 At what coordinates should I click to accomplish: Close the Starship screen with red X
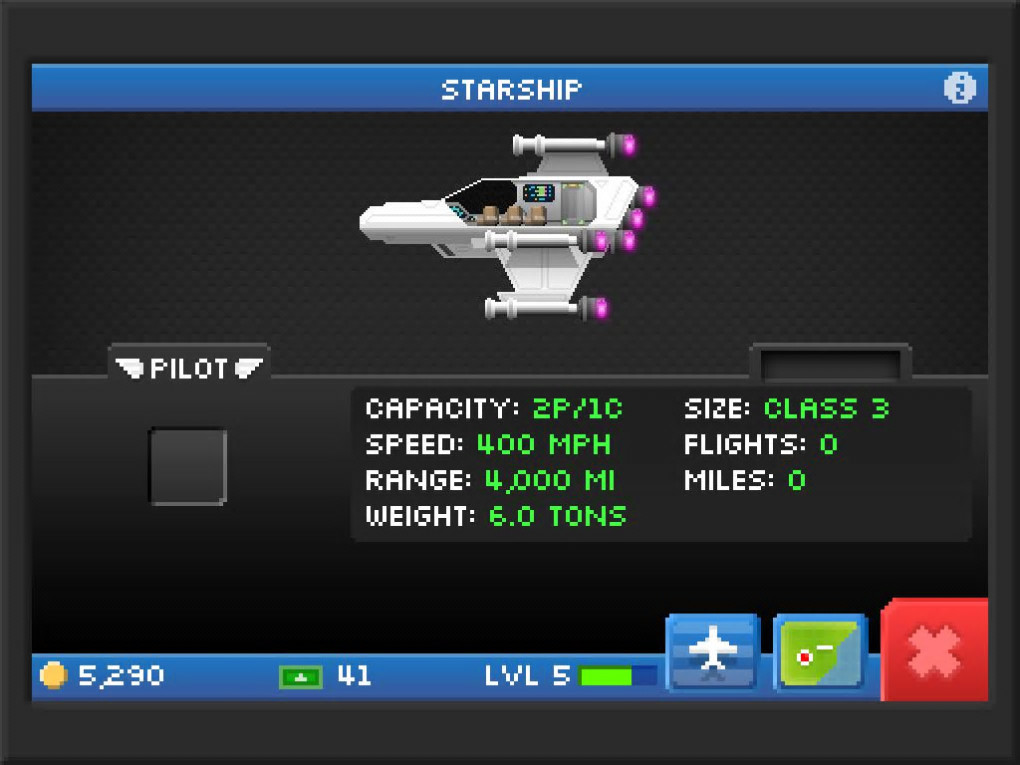click(x=935, y=651)
